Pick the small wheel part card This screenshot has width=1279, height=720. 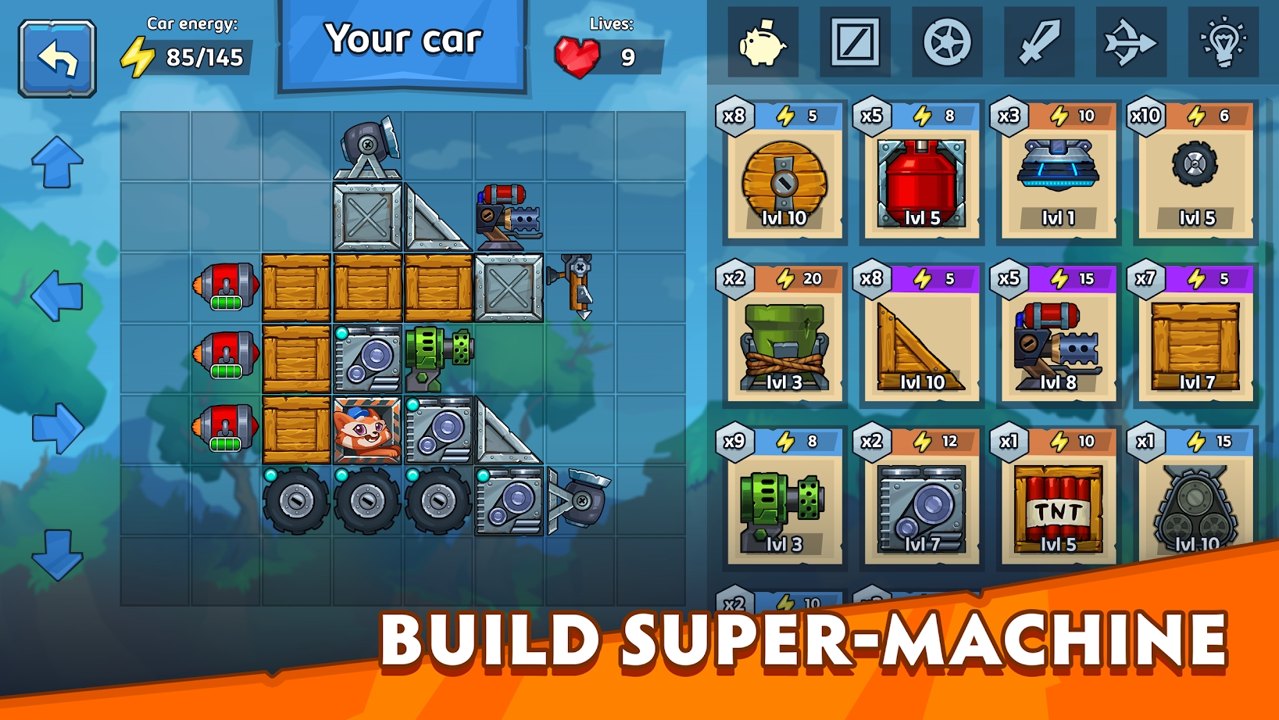[1194, 170]
